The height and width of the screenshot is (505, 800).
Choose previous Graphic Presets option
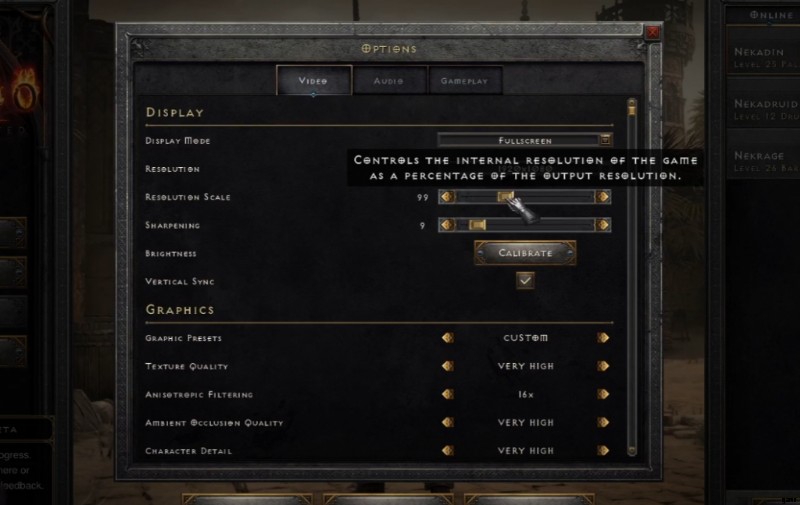(x=447, y=338)
